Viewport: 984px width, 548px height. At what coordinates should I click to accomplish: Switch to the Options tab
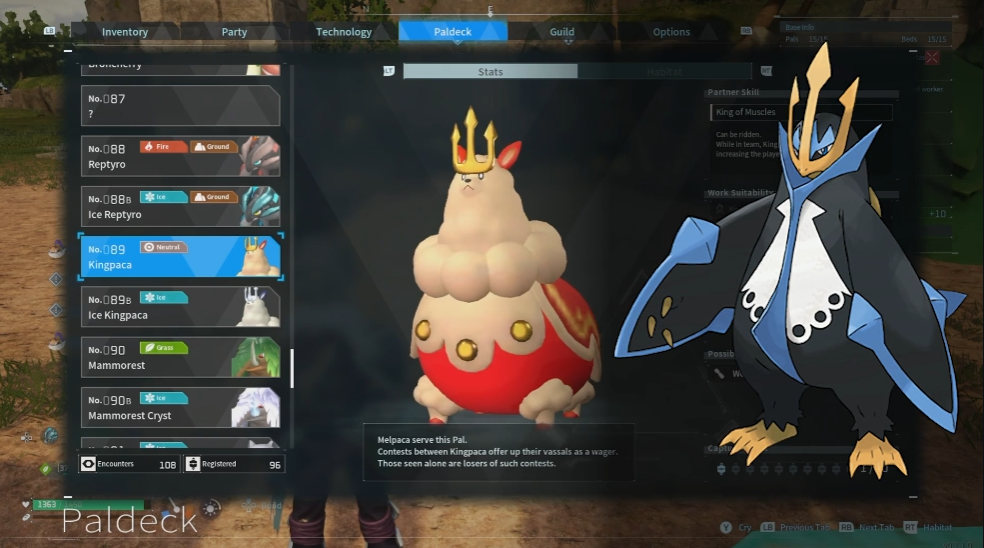coord(671,32)
